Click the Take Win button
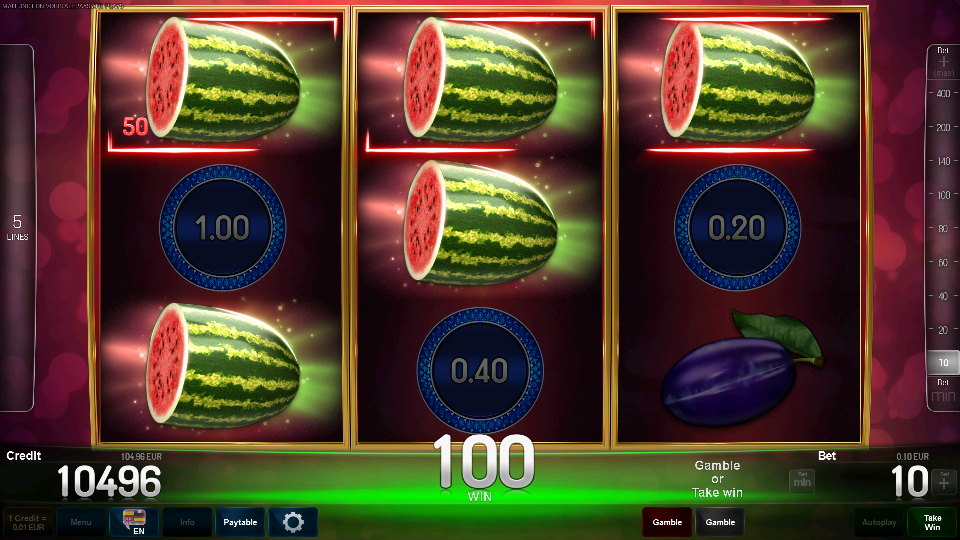This screenshot has height=540, width=960. 932,522
